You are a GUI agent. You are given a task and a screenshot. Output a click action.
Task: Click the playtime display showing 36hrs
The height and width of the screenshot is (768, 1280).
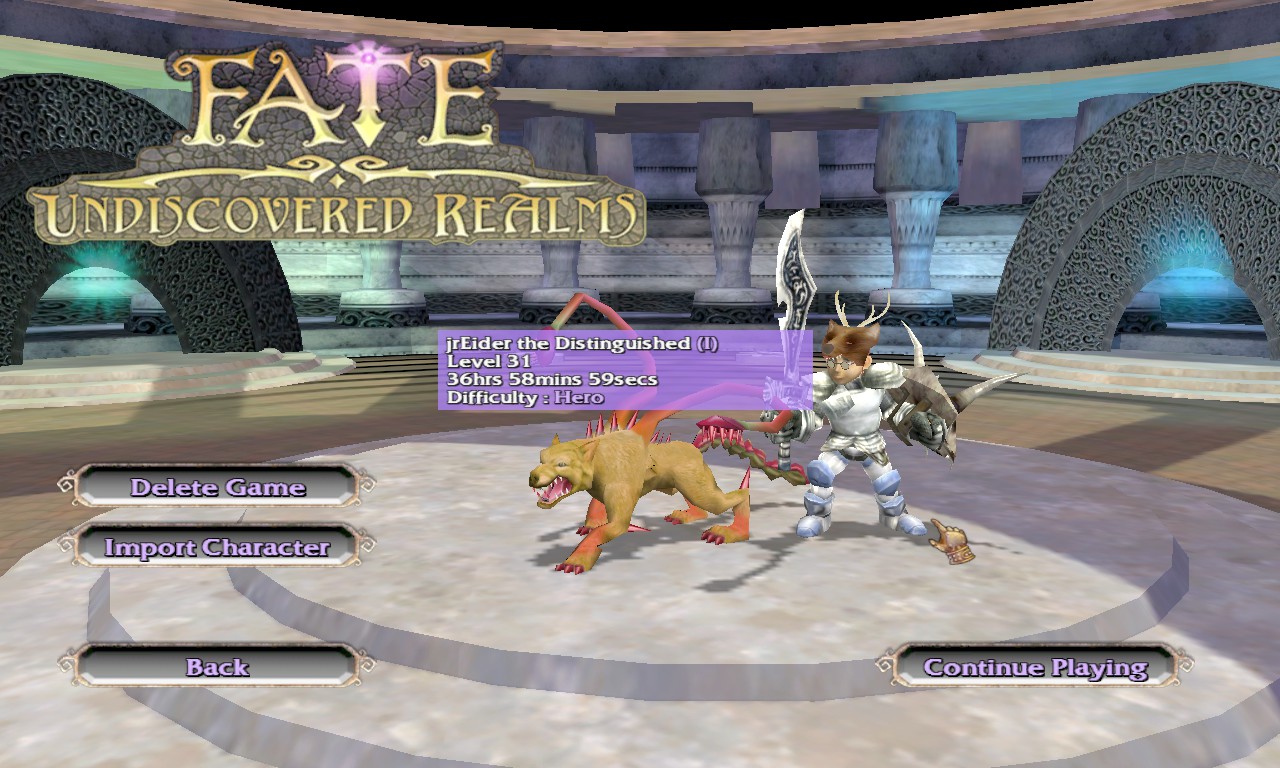click(550, 379)
